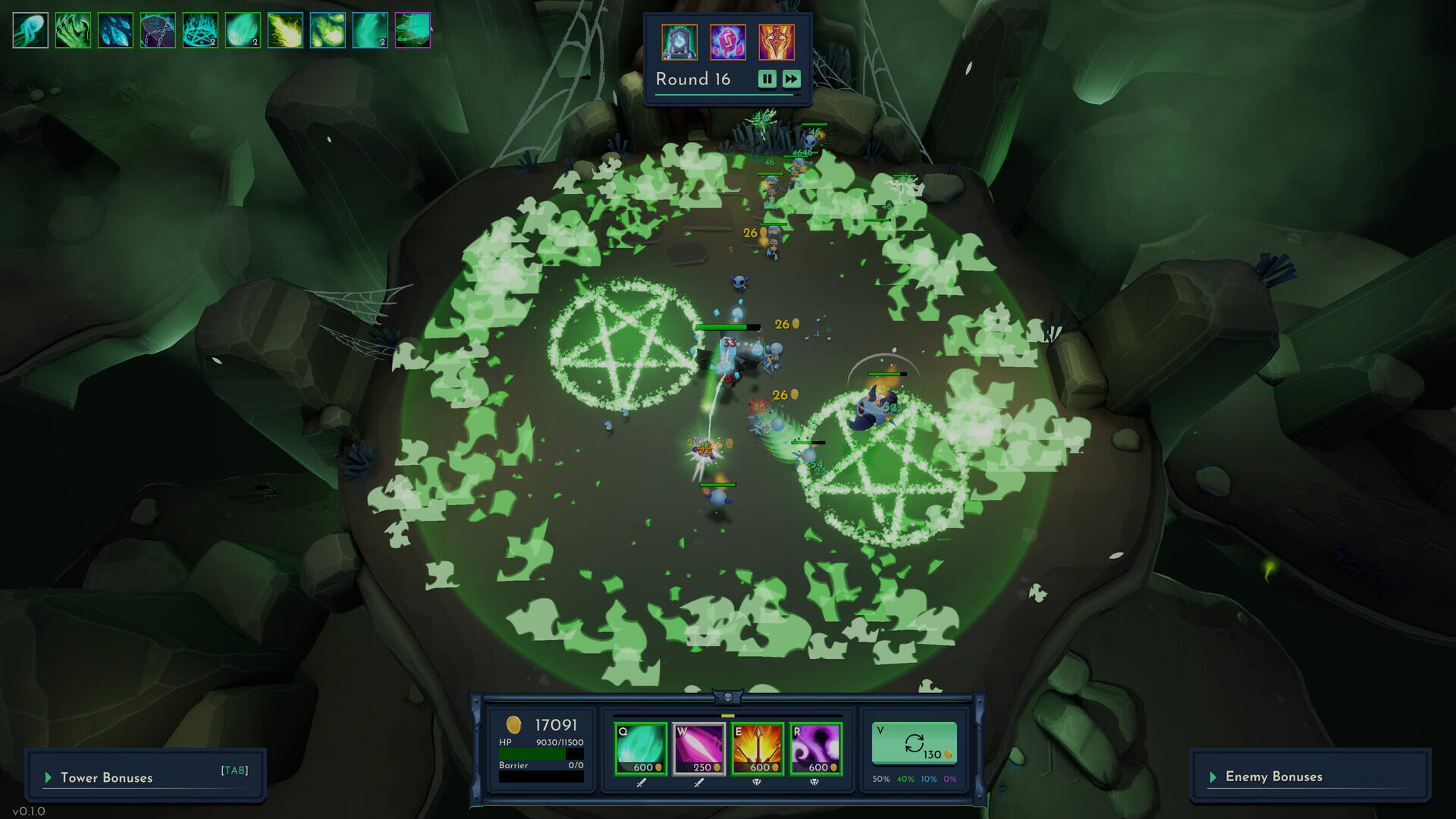
Task: Inspect the golden ornate vase icon
Action: coord(777,42)
